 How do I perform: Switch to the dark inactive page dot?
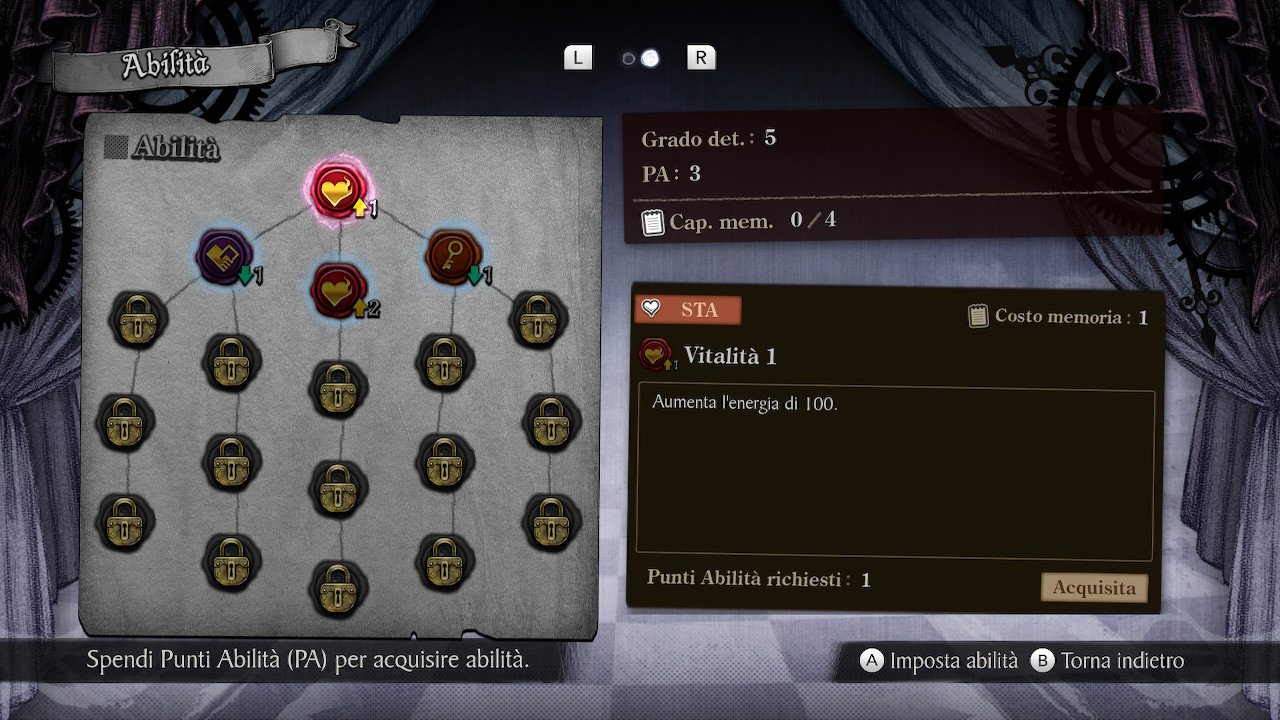coord(628,59)
